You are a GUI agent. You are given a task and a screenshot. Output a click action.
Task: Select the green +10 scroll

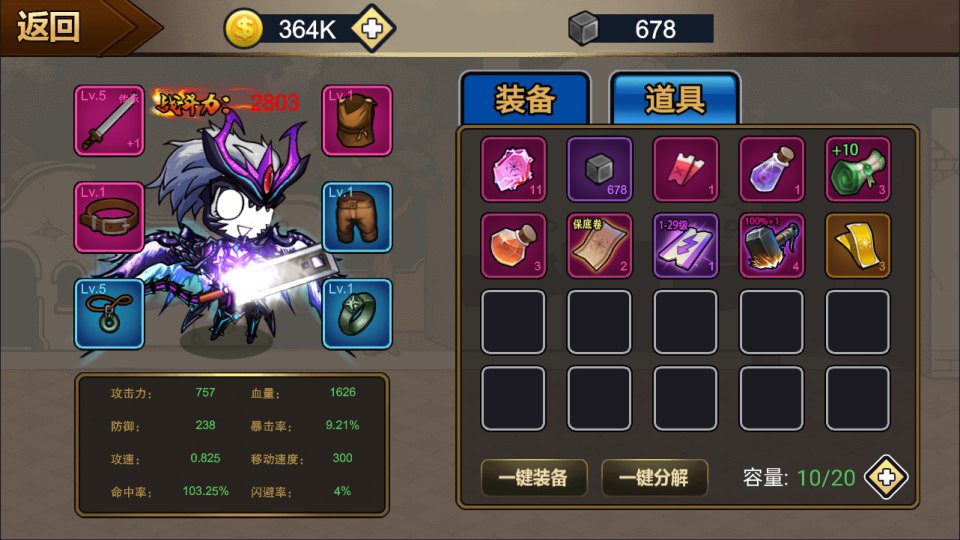[x=858, y=169]
